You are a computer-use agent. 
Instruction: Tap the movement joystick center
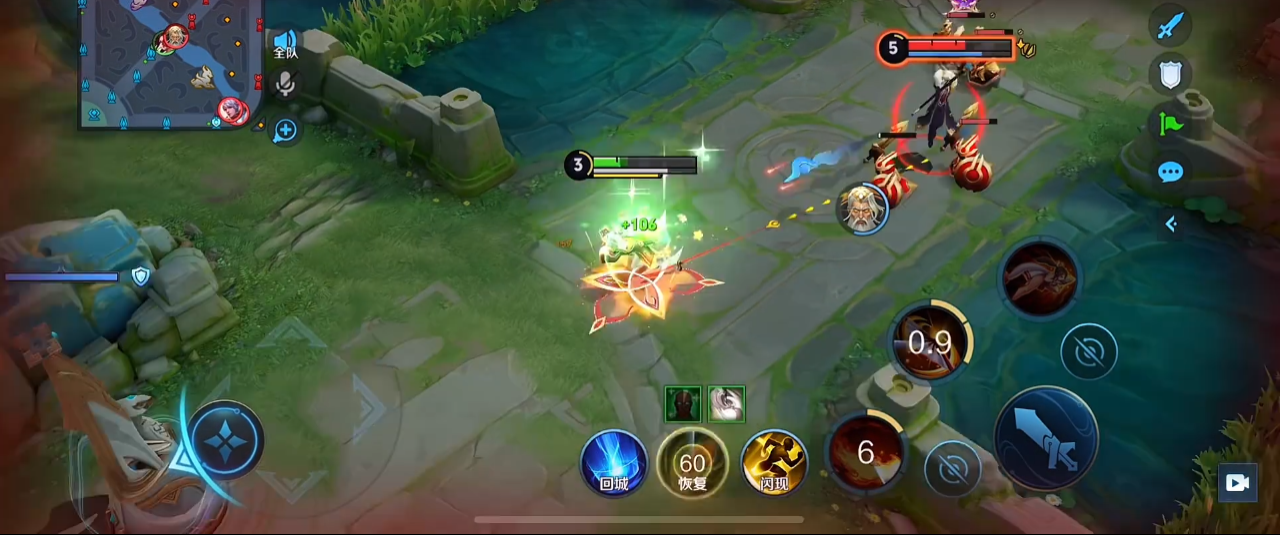(x=227, y=440)
